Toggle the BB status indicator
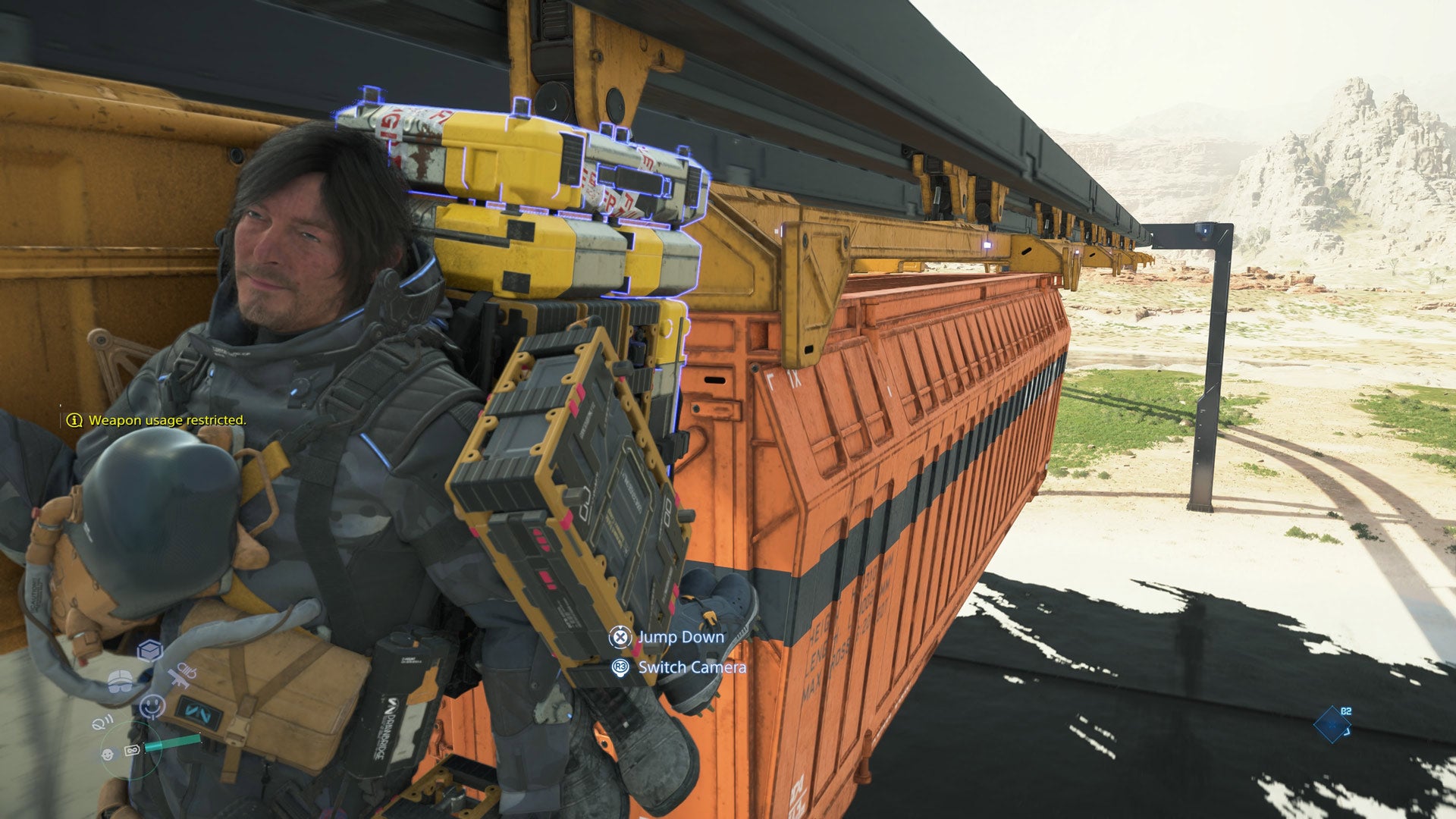1456x819 pixels. coord(108,755)
